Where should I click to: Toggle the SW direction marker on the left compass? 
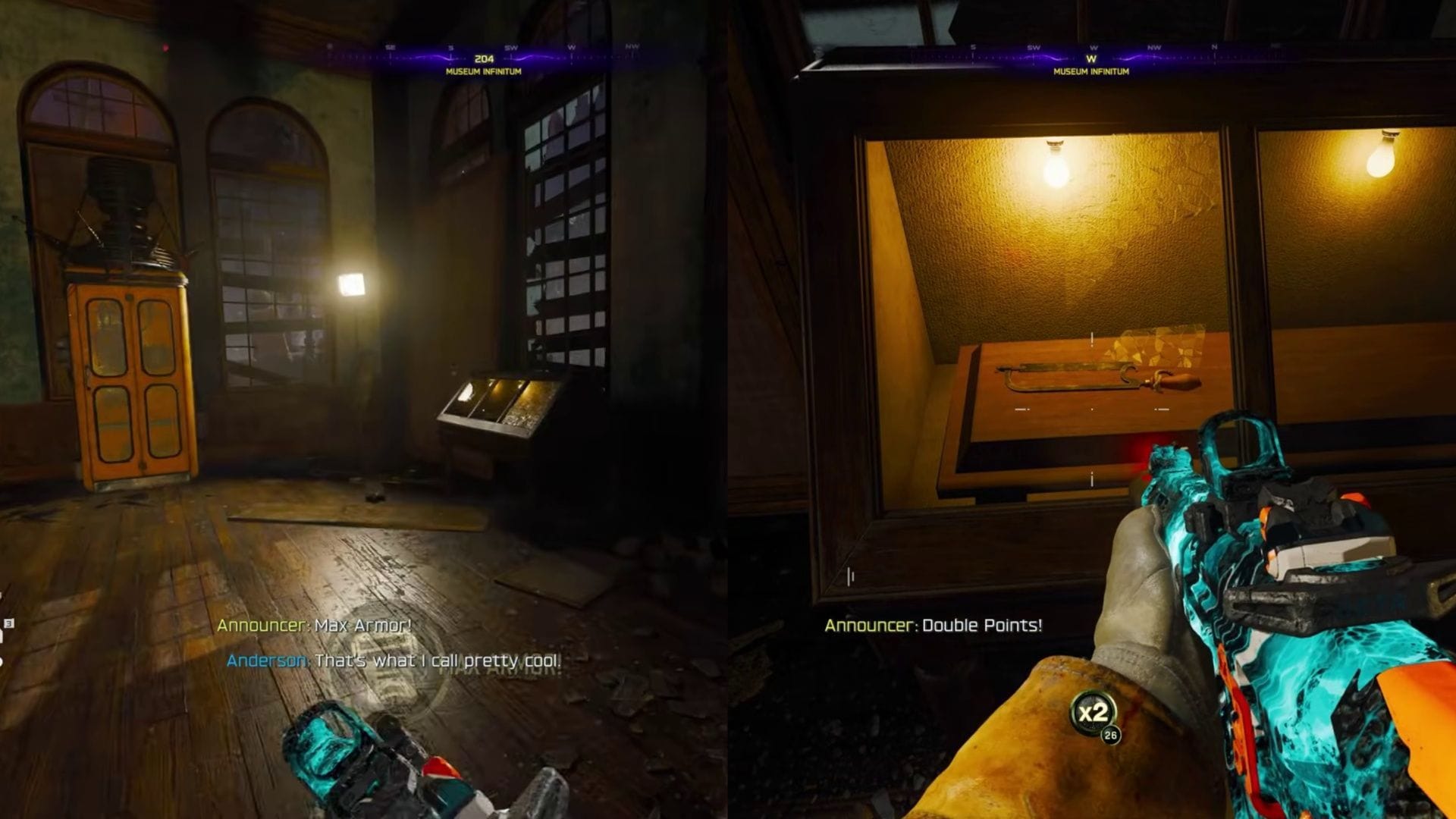513,47
